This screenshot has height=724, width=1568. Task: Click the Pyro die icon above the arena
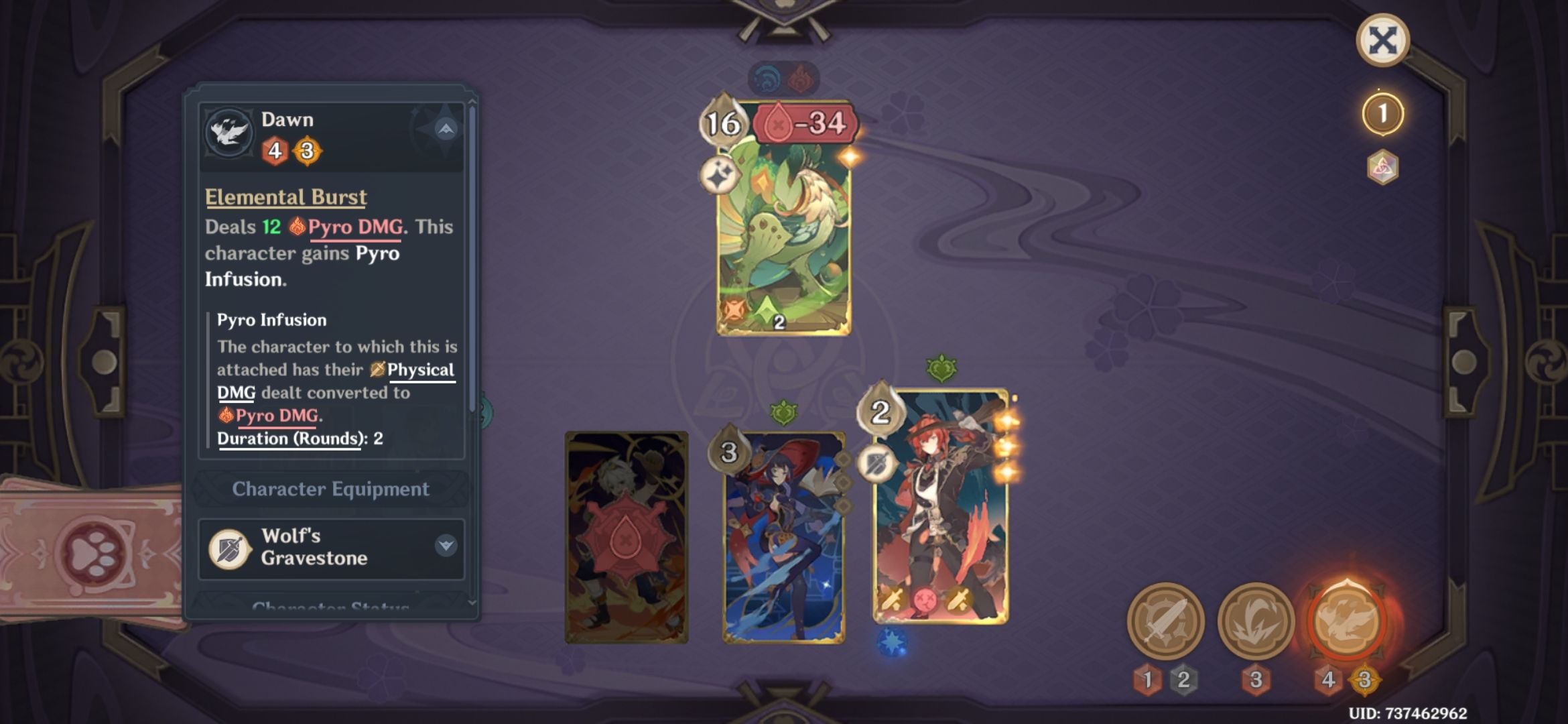(801, 76)
